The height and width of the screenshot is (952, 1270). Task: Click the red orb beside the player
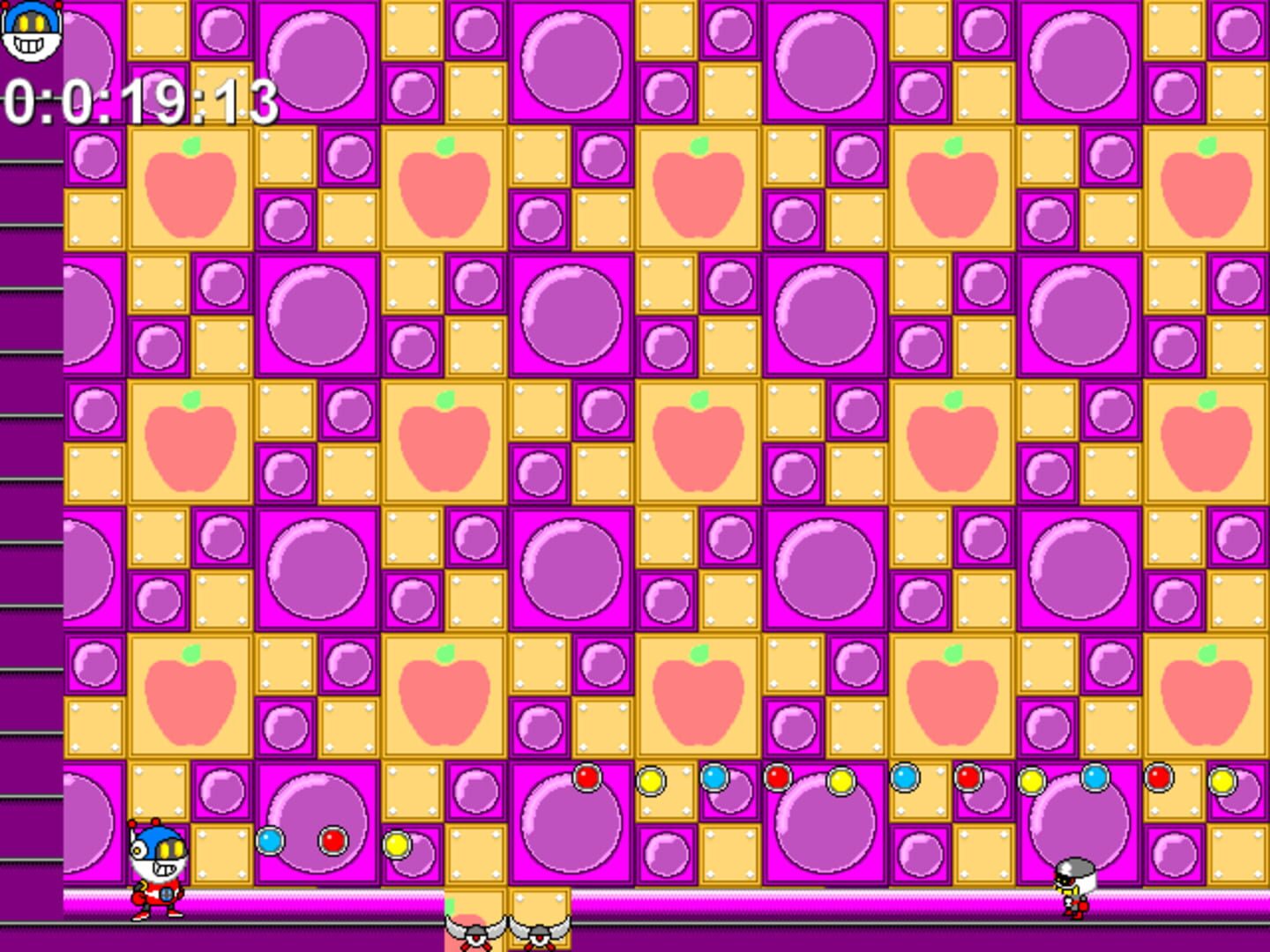333,840
